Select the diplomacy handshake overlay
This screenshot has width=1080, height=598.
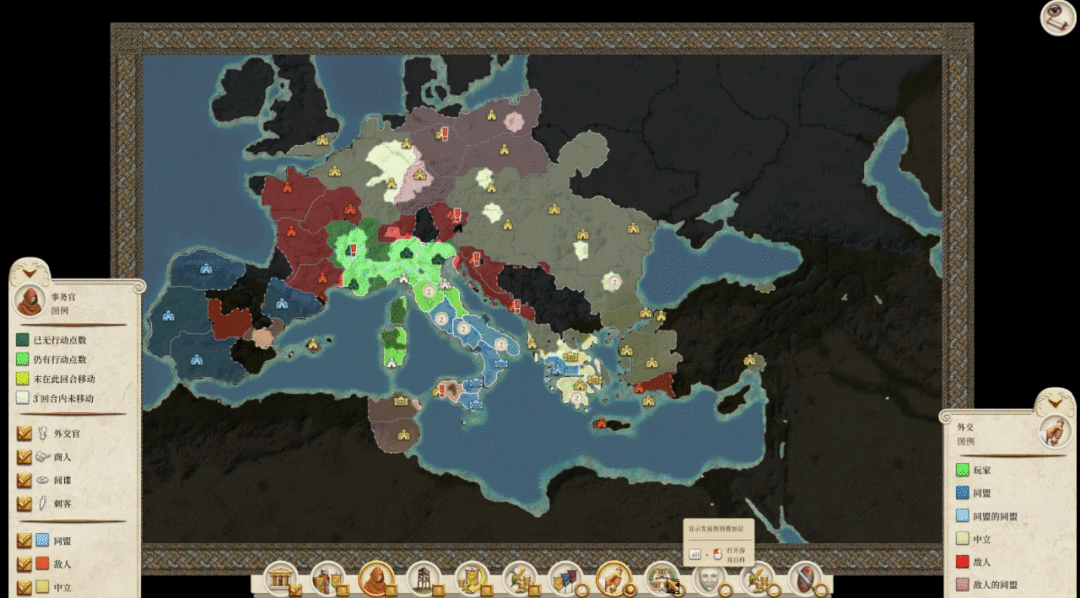pyautogui.click(x=613, y=577)
